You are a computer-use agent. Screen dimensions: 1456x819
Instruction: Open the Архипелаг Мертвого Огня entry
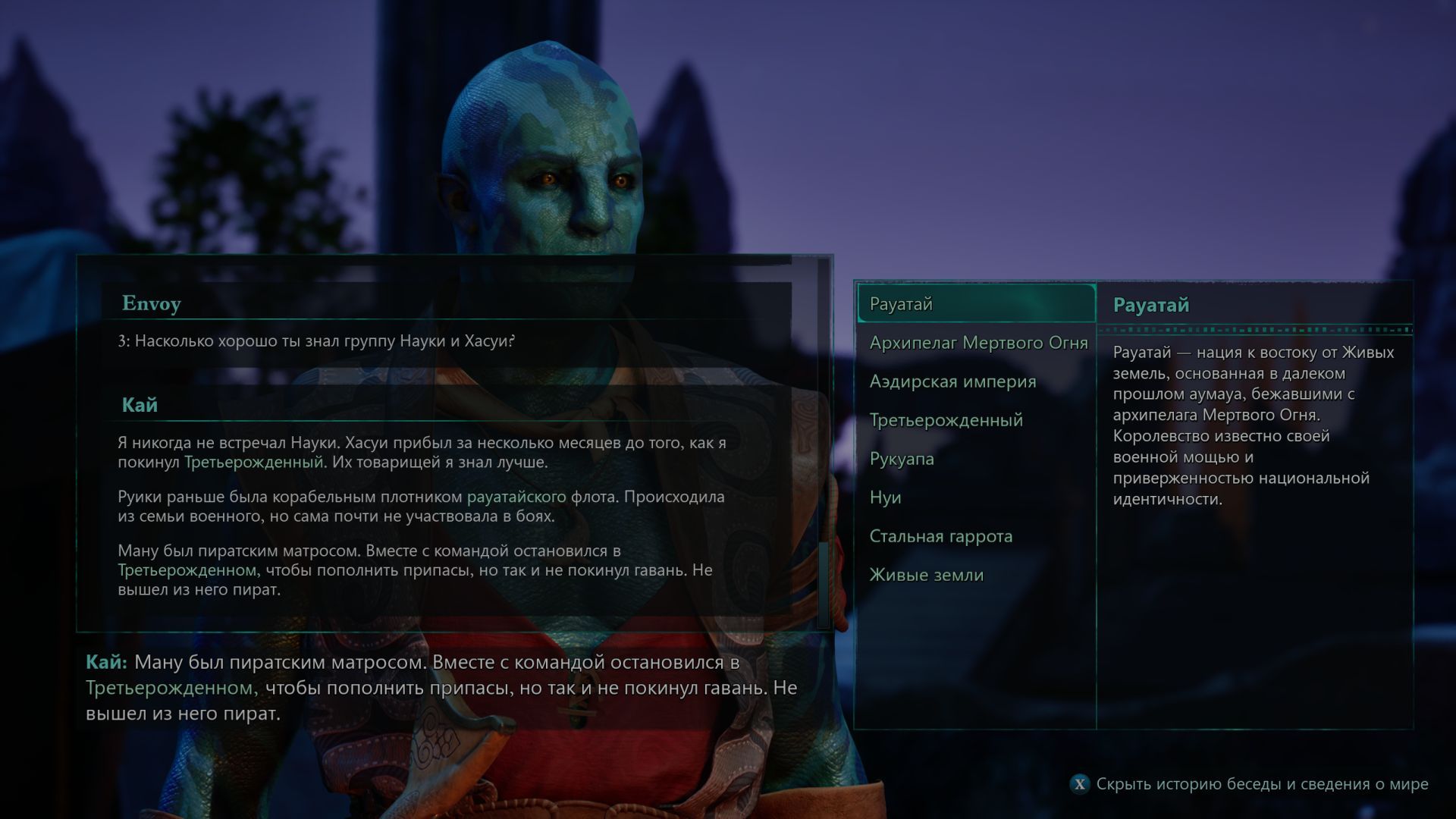978,343
